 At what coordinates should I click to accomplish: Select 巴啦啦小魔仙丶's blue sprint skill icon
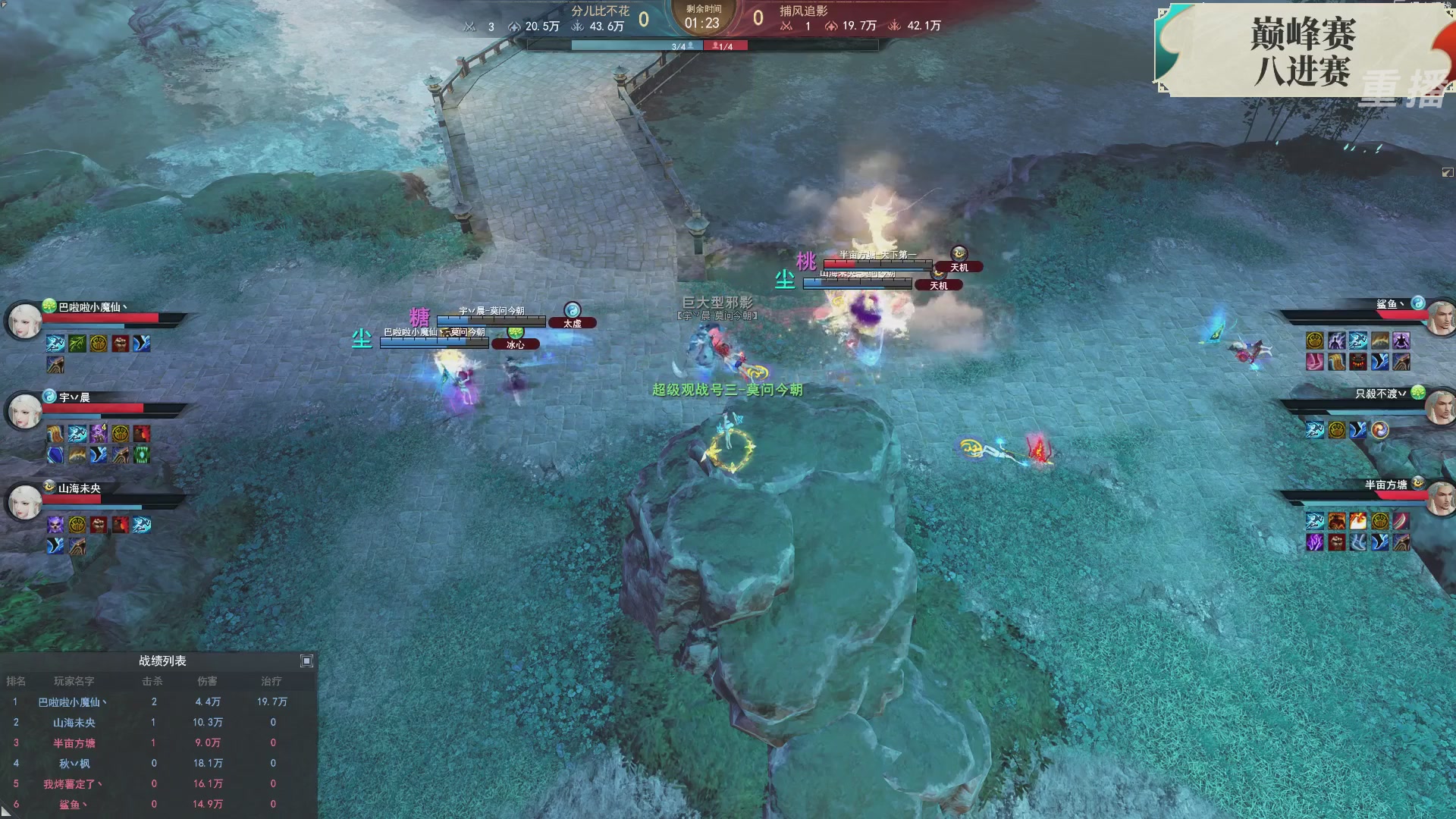coord(55,343)
